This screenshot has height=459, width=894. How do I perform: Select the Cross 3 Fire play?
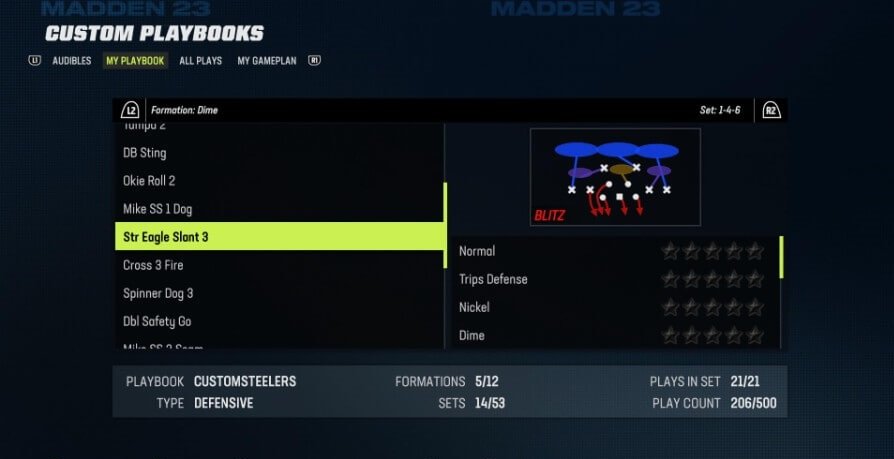pyautogui.click(x=153, y=265)
